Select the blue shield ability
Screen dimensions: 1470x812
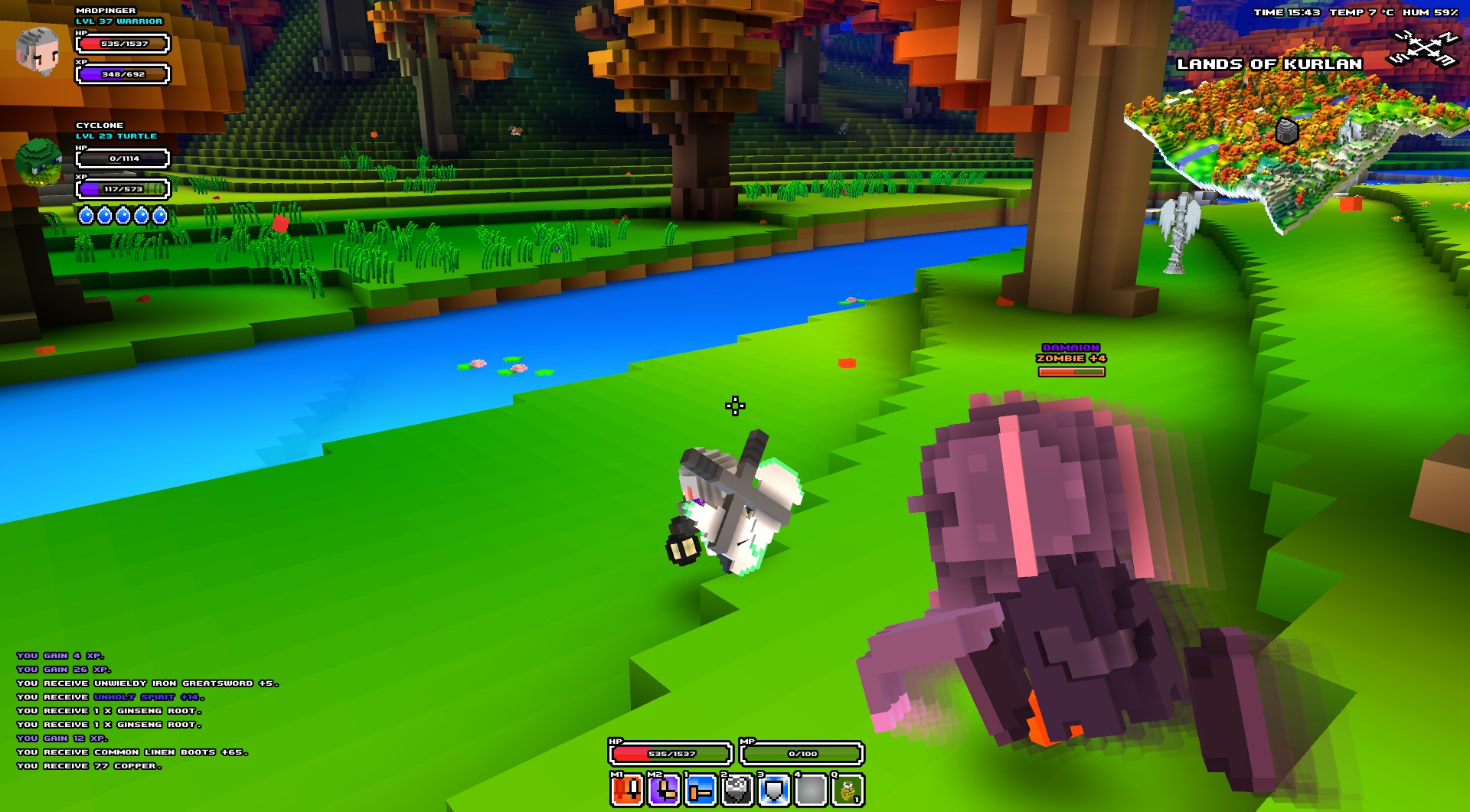point(774,790)
